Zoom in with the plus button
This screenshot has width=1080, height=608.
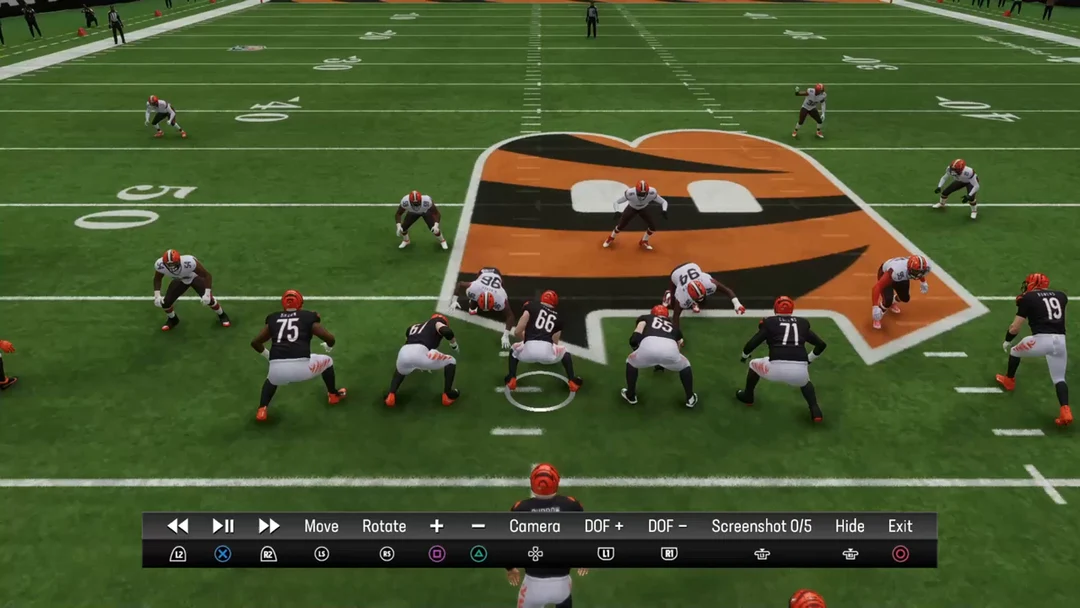coord(437,526)
